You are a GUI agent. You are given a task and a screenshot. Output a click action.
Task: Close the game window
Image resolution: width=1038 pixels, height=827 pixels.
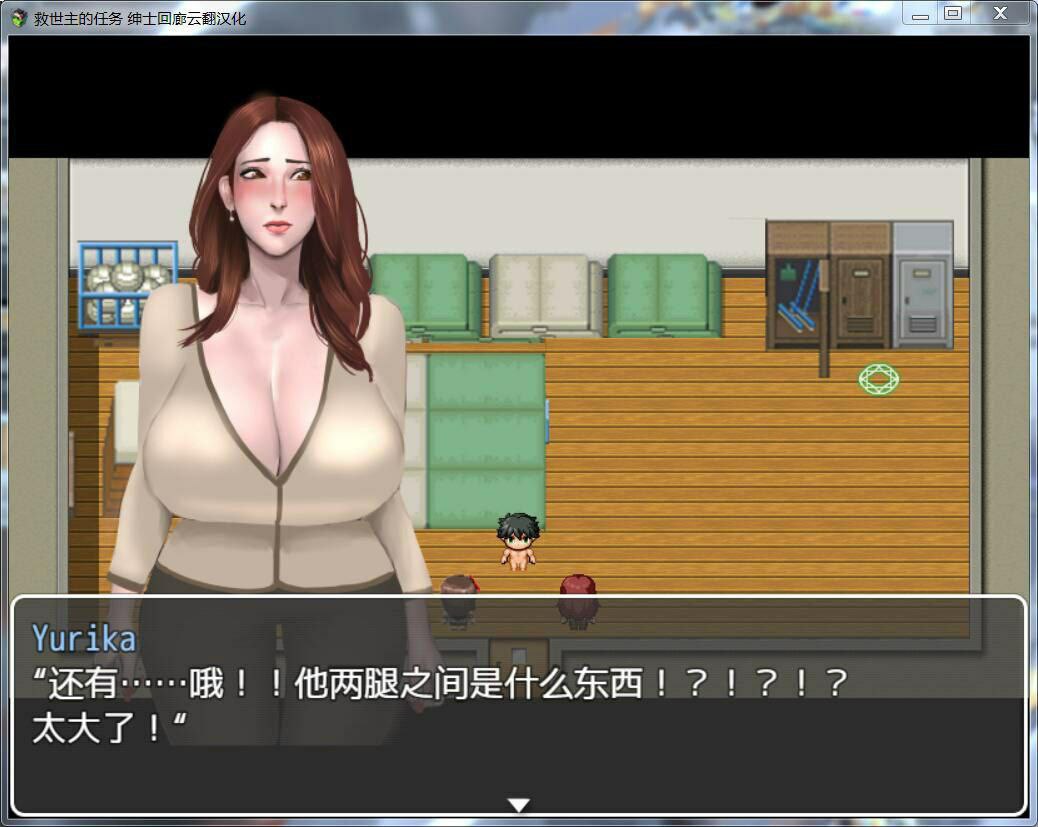[1000, 13]
